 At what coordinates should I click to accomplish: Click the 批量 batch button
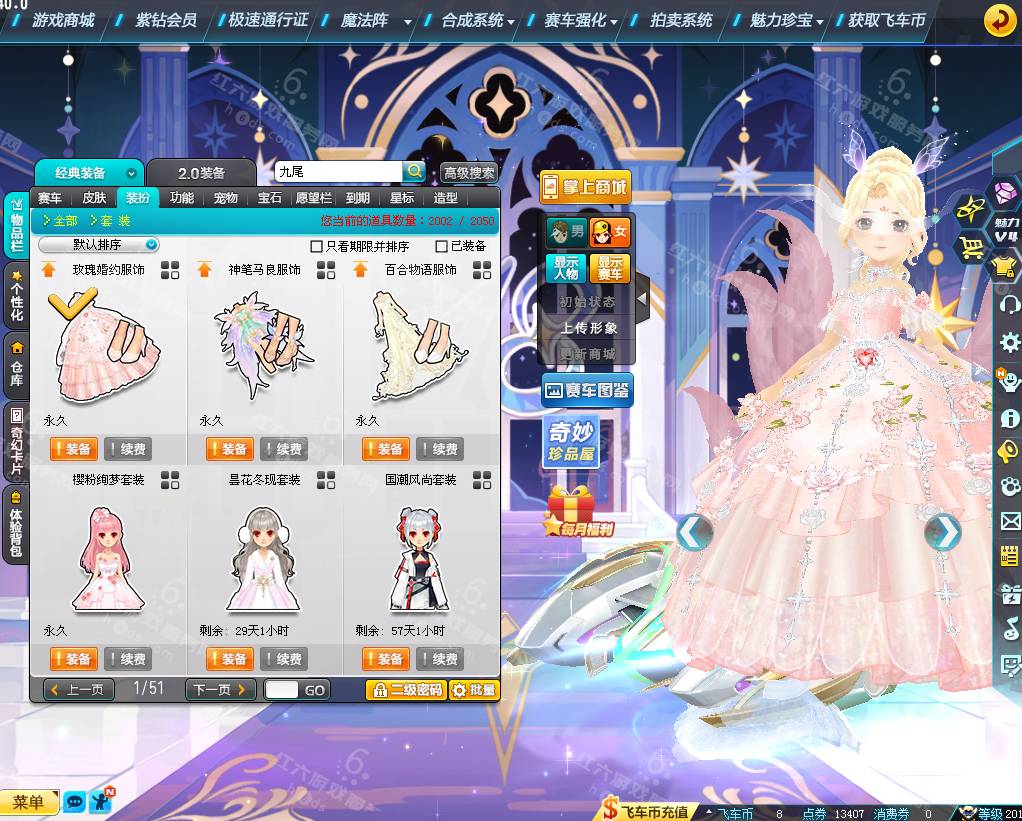click(473, 690)
